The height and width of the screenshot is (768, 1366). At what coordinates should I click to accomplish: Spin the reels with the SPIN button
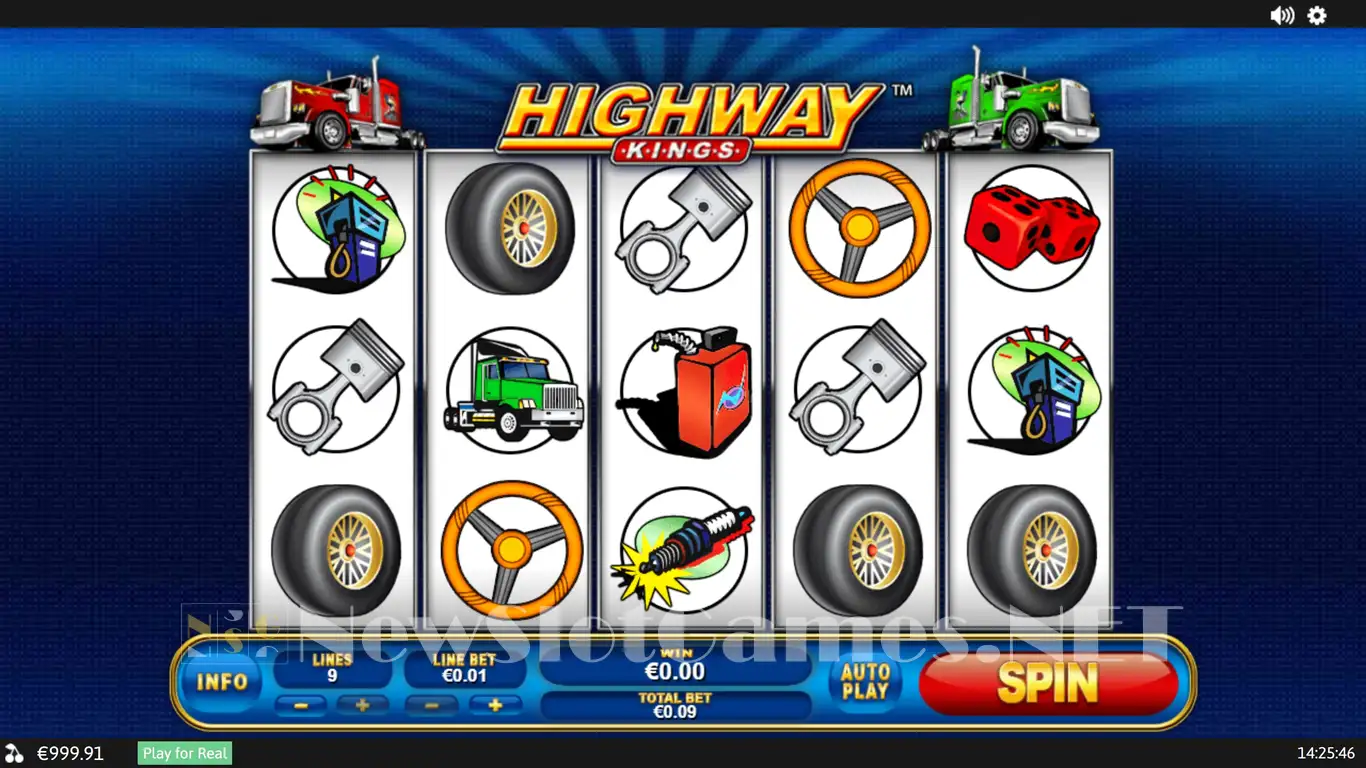coord(1047,683)
